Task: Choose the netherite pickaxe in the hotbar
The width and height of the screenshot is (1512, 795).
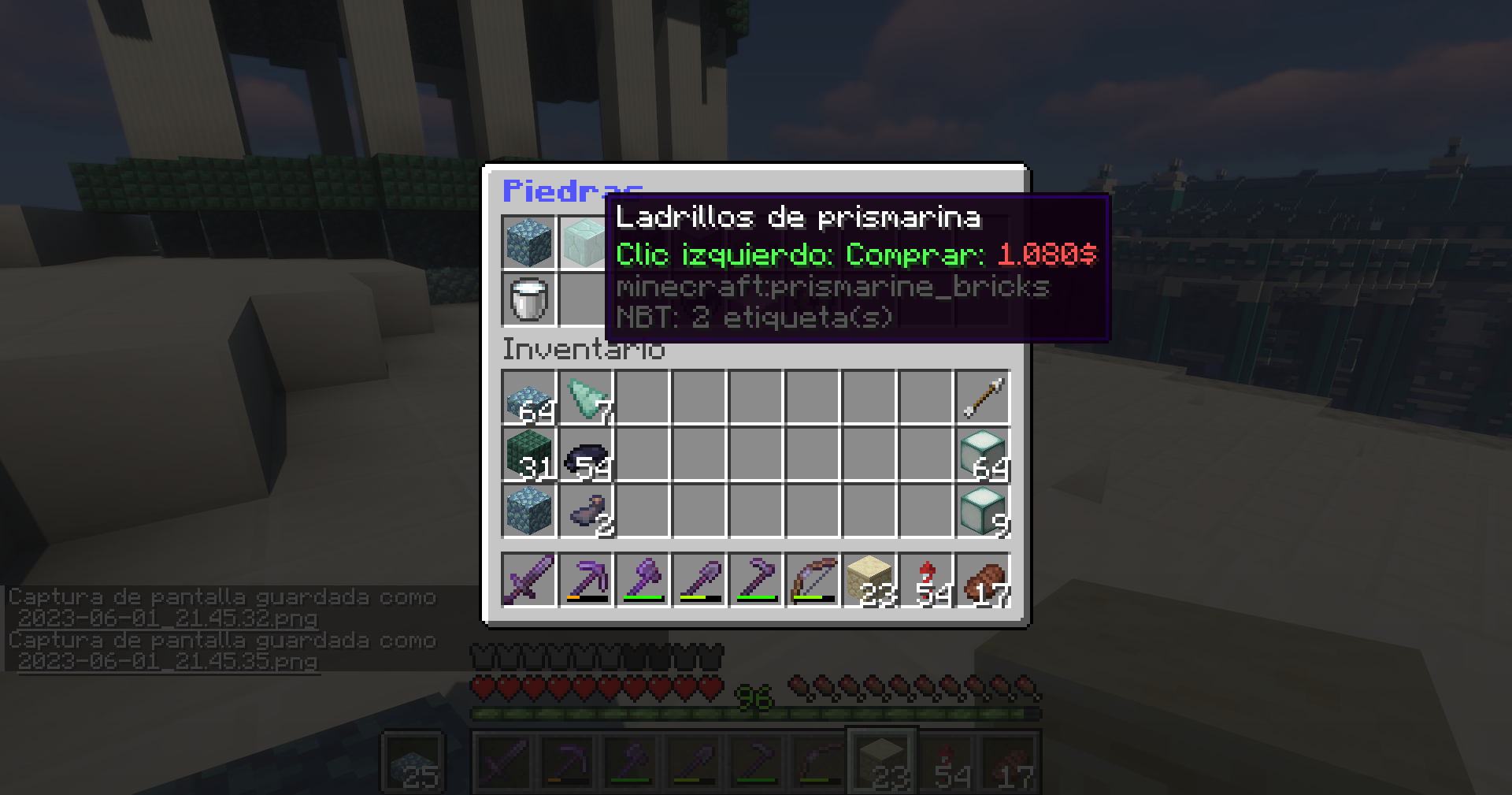Action: point(586,581)
